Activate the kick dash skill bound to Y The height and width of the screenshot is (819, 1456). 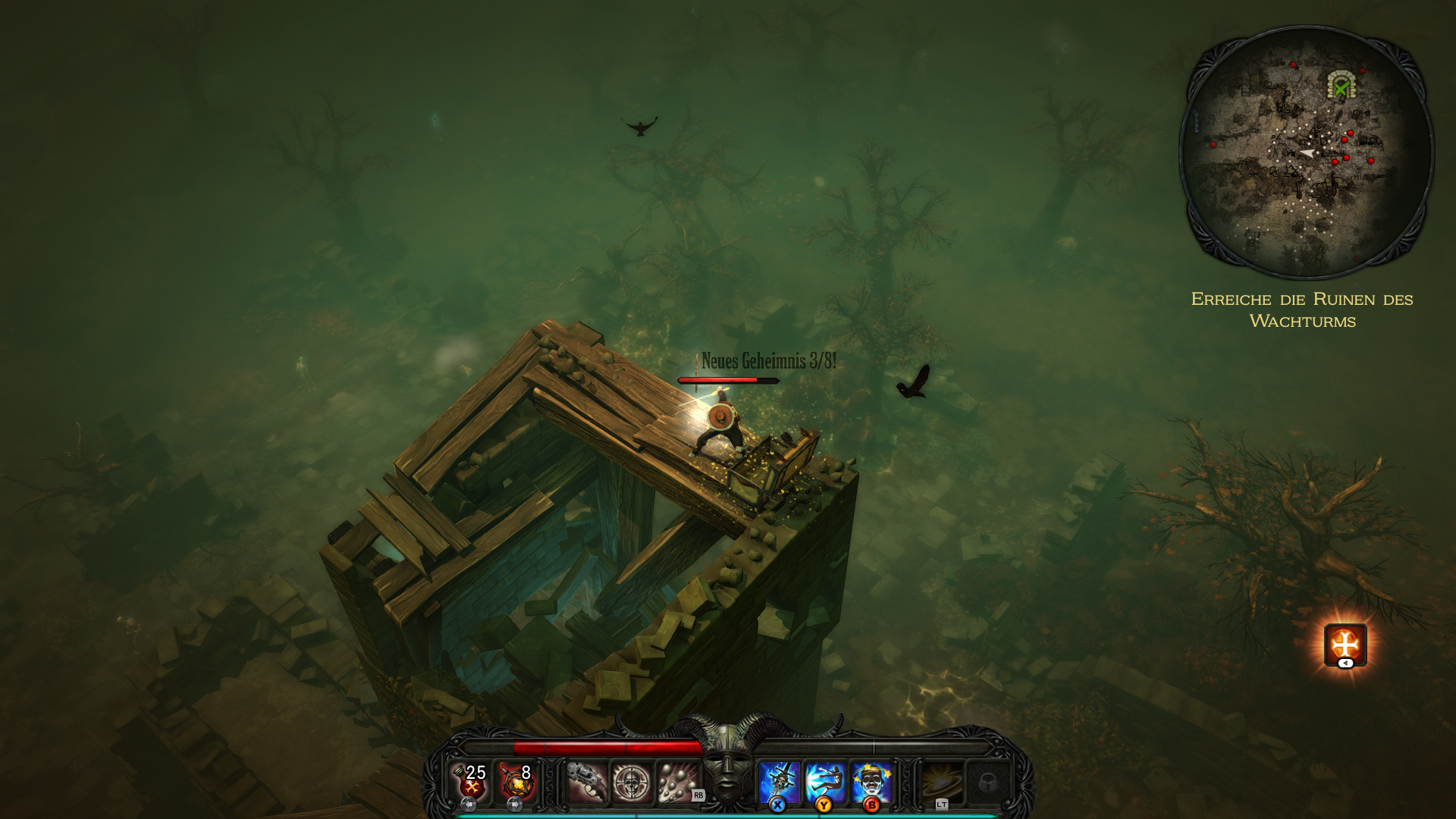coord(824,779)
